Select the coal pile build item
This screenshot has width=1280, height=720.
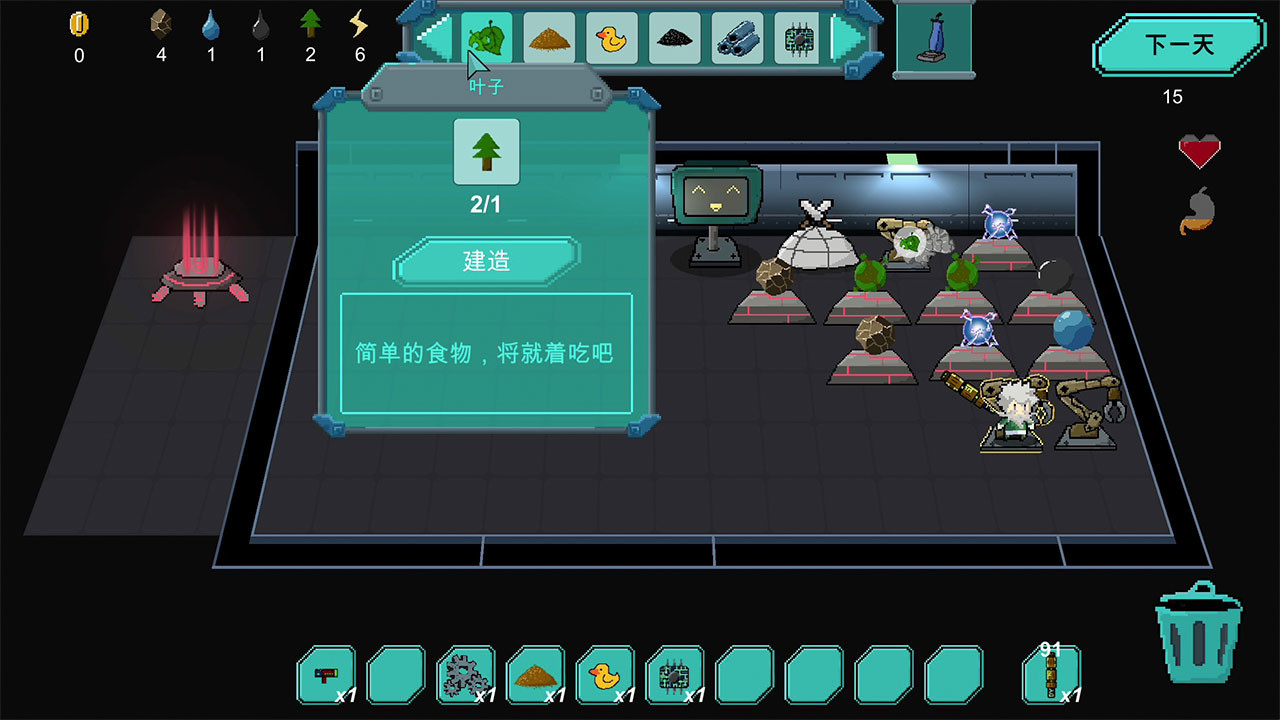[x=675, y=38]
